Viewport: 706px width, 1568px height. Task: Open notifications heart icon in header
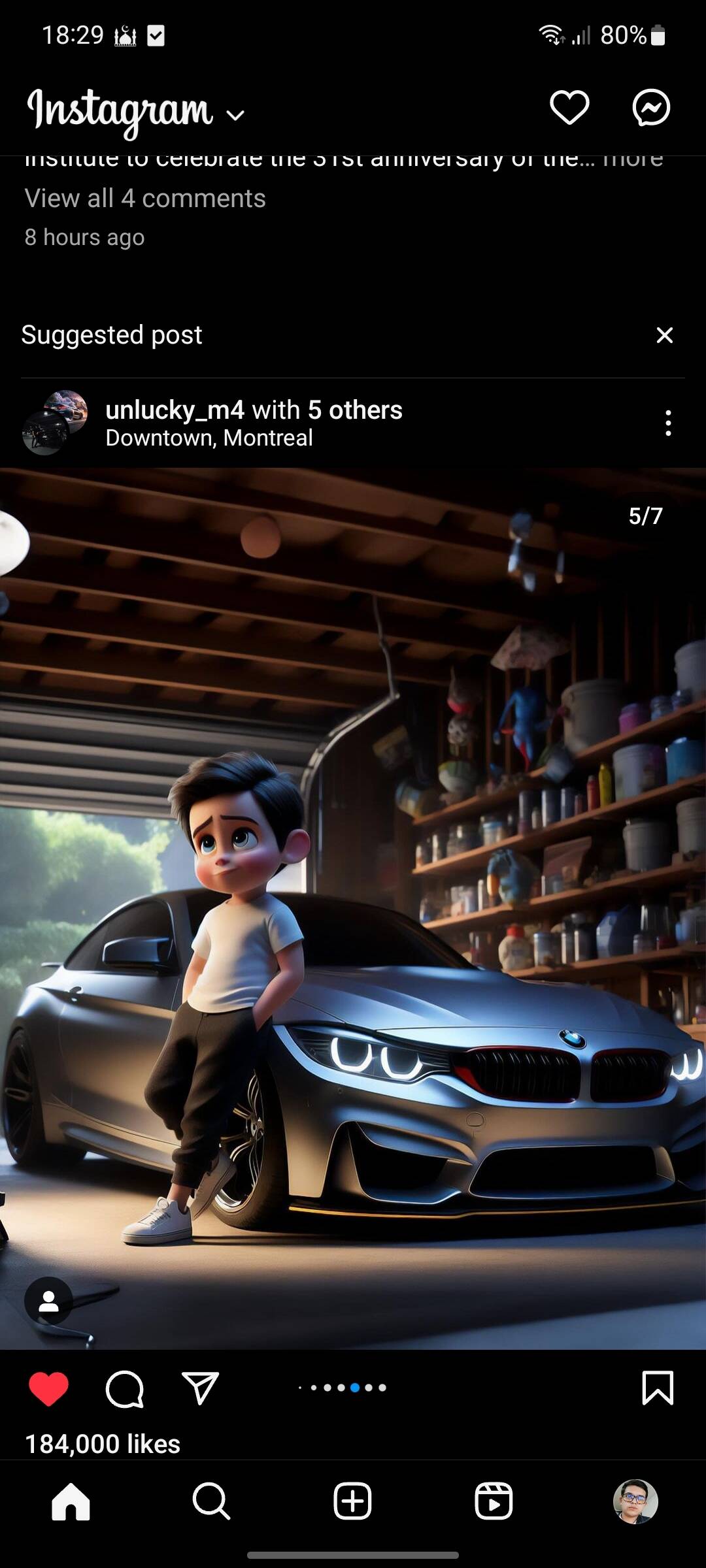pos(569,108)
